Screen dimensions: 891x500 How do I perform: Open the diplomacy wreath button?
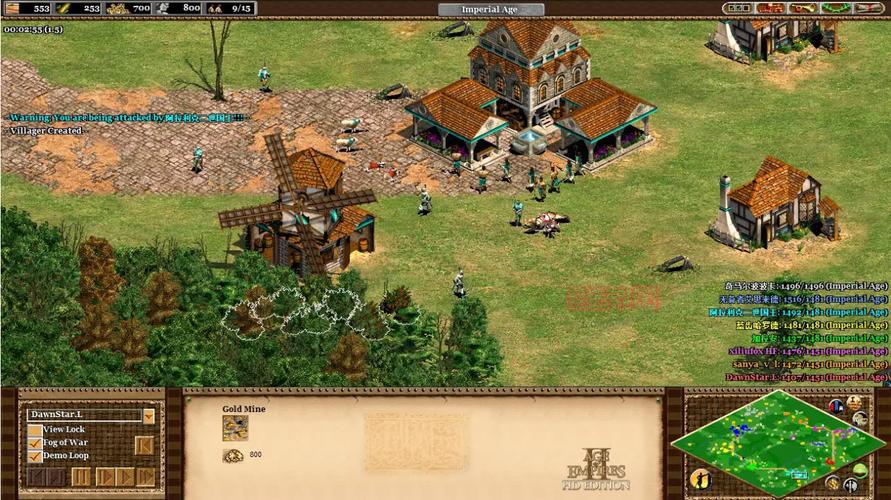(834, 8)
